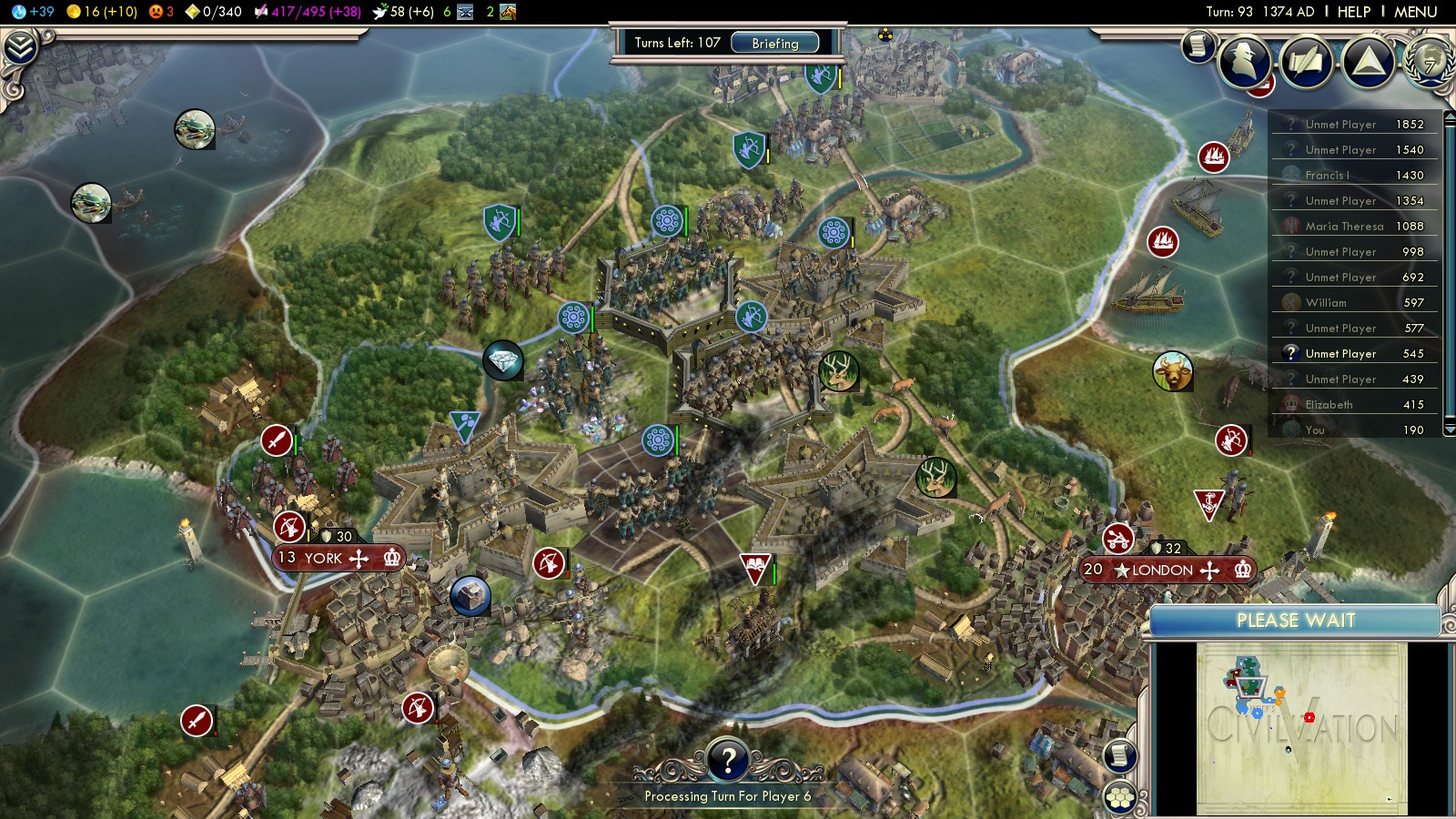Viewport: 1456px width, 819px height.
Task: Open the Briefing panel
Action: (774, 43)
